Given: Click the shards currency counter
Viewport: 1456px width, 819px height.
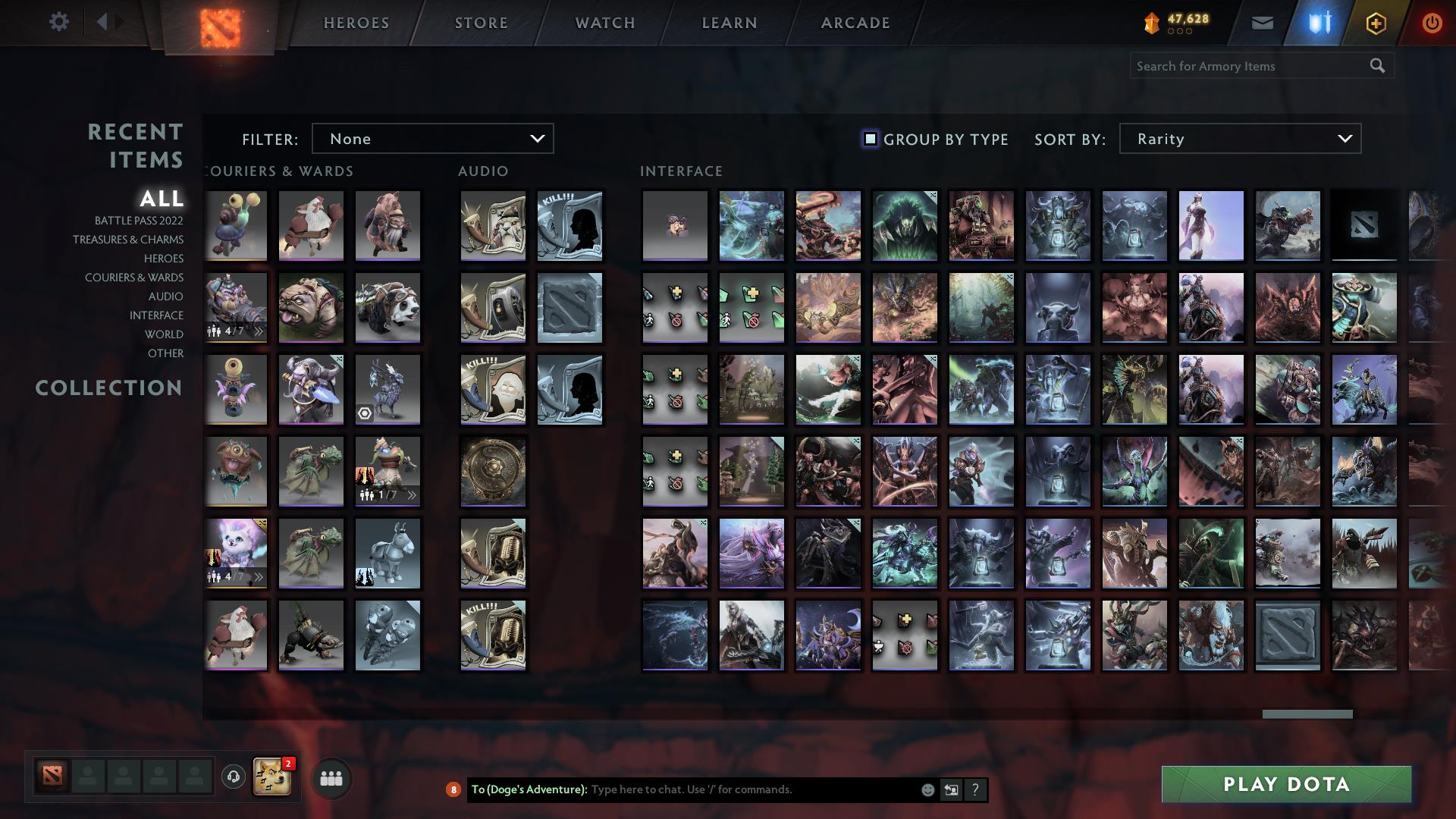Looking at the screenshot, I should 1179,22.
